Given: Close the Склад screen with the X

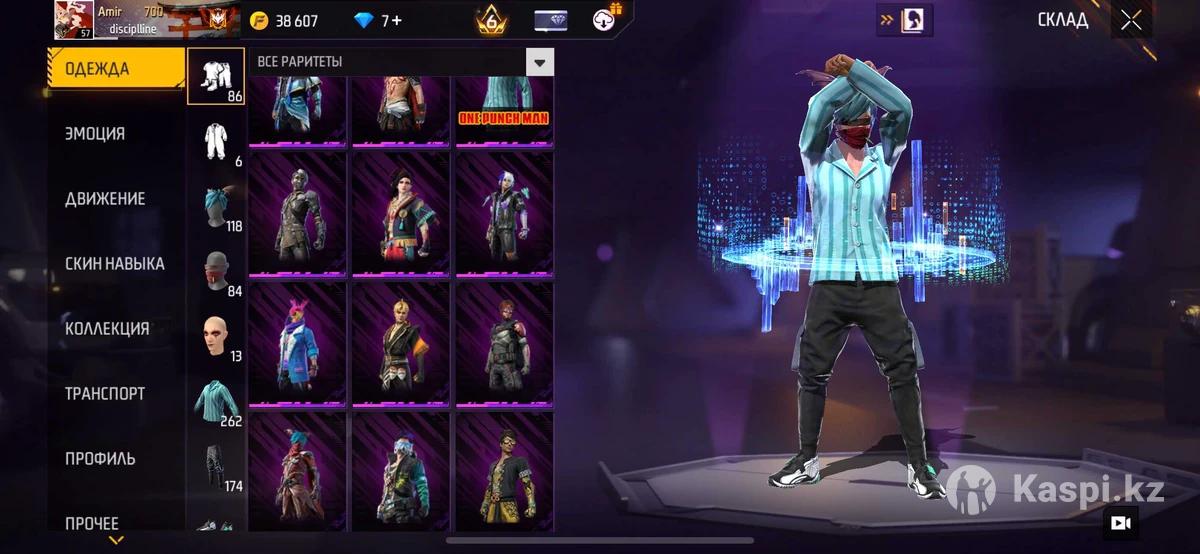Looking at the screenshot, I should pyautogui.click(x=1131, y=20).
